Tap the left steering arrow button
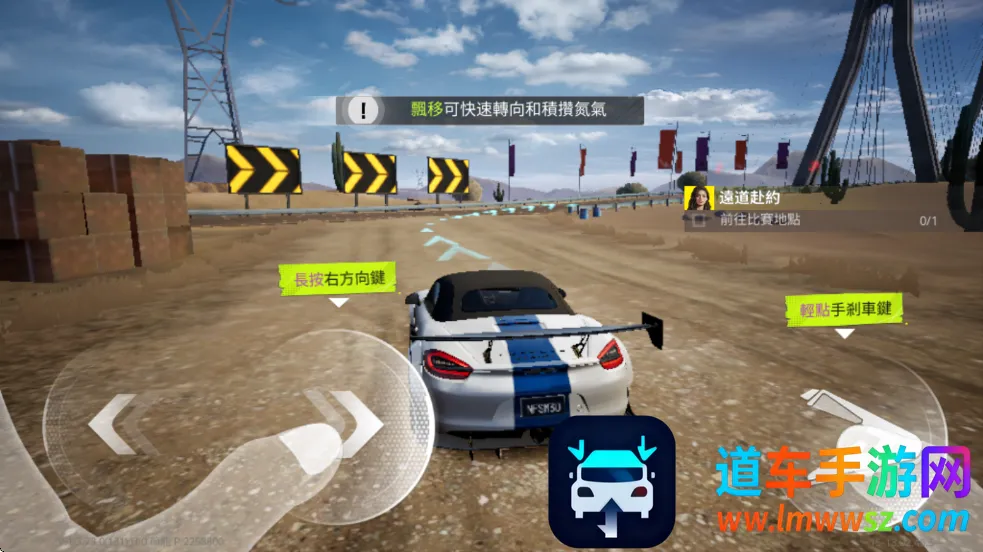Image resolution: width=983 pixels, height=552 pixels. pos(112,425)
